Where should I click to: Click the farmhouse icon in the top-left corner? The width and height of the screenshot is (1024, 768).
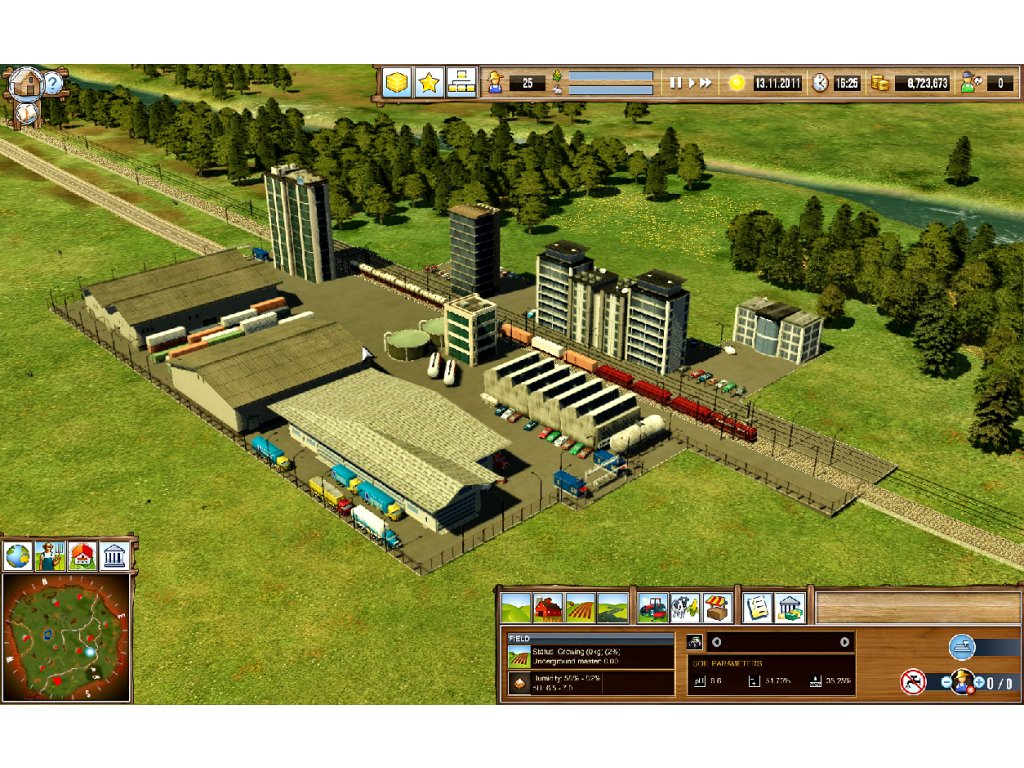click(26, 83)
